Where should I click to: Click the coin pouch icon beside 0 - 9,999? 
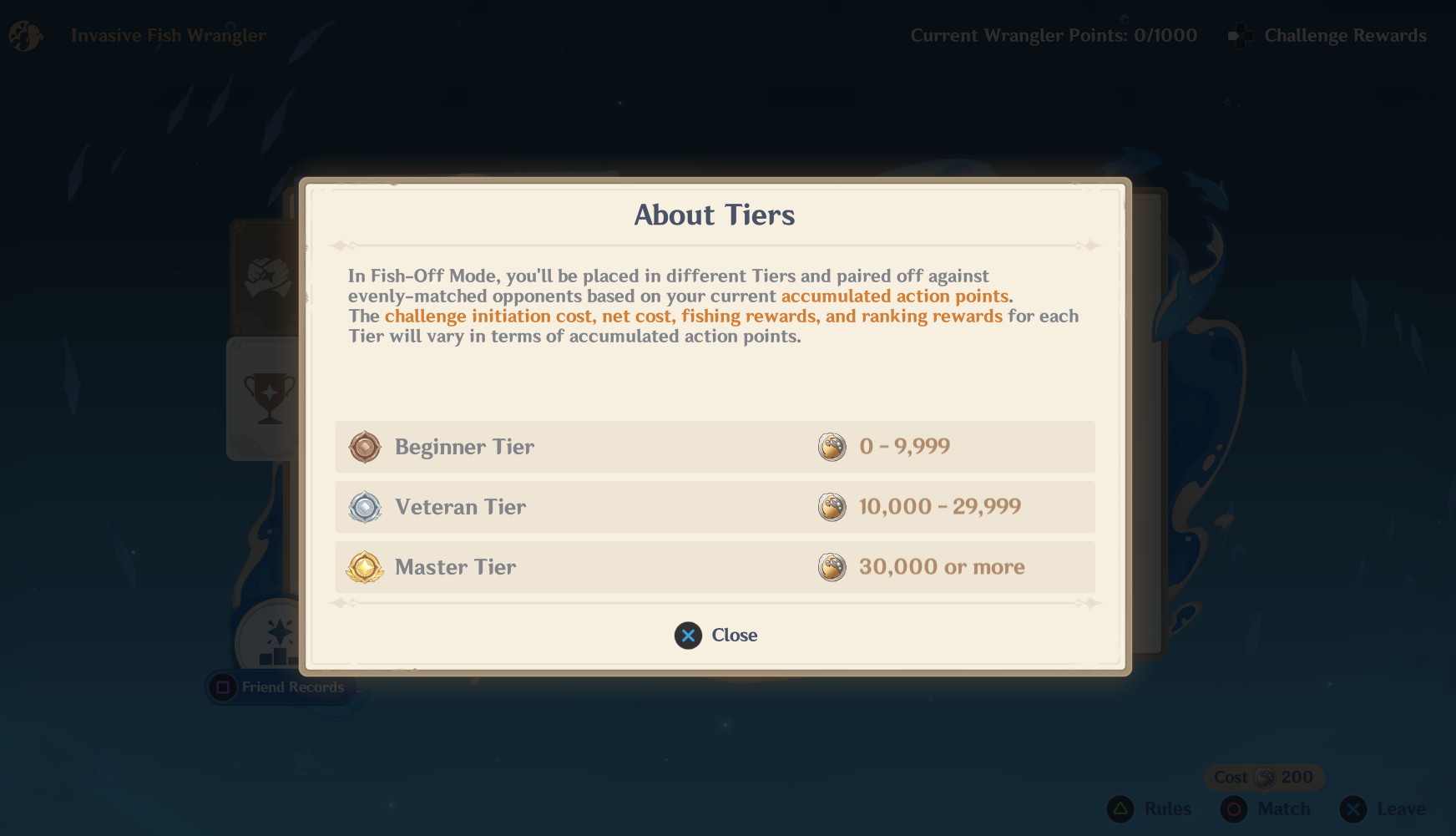pos(832,446)
